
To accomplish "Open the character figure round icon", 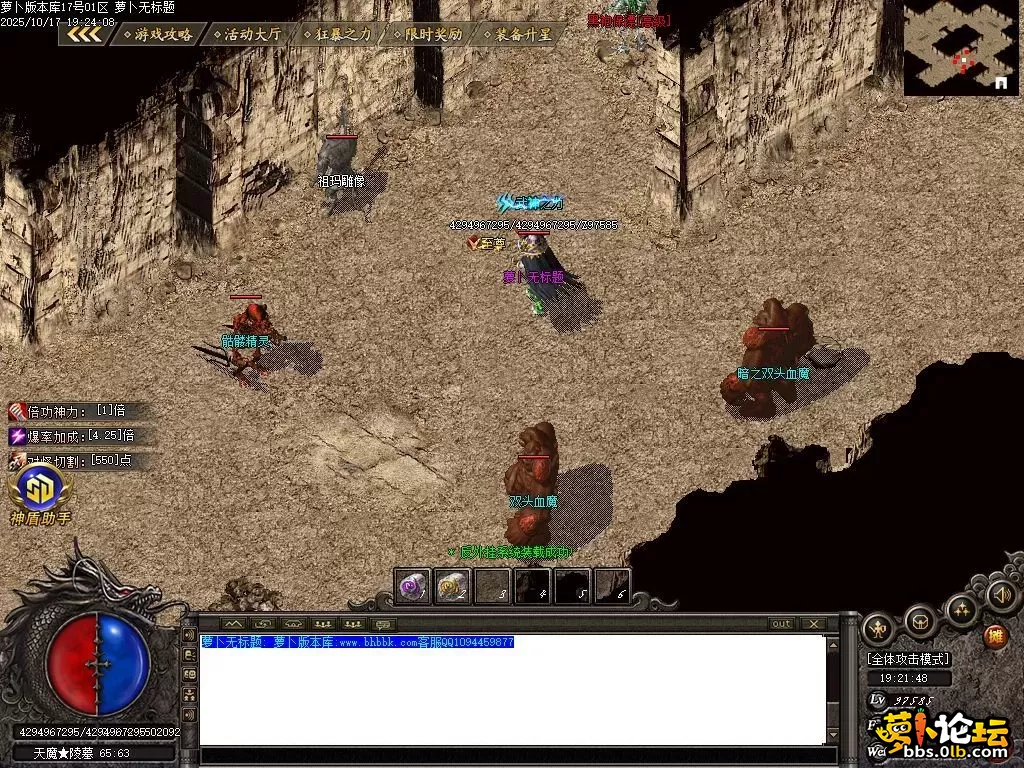I will click(878, 629).
